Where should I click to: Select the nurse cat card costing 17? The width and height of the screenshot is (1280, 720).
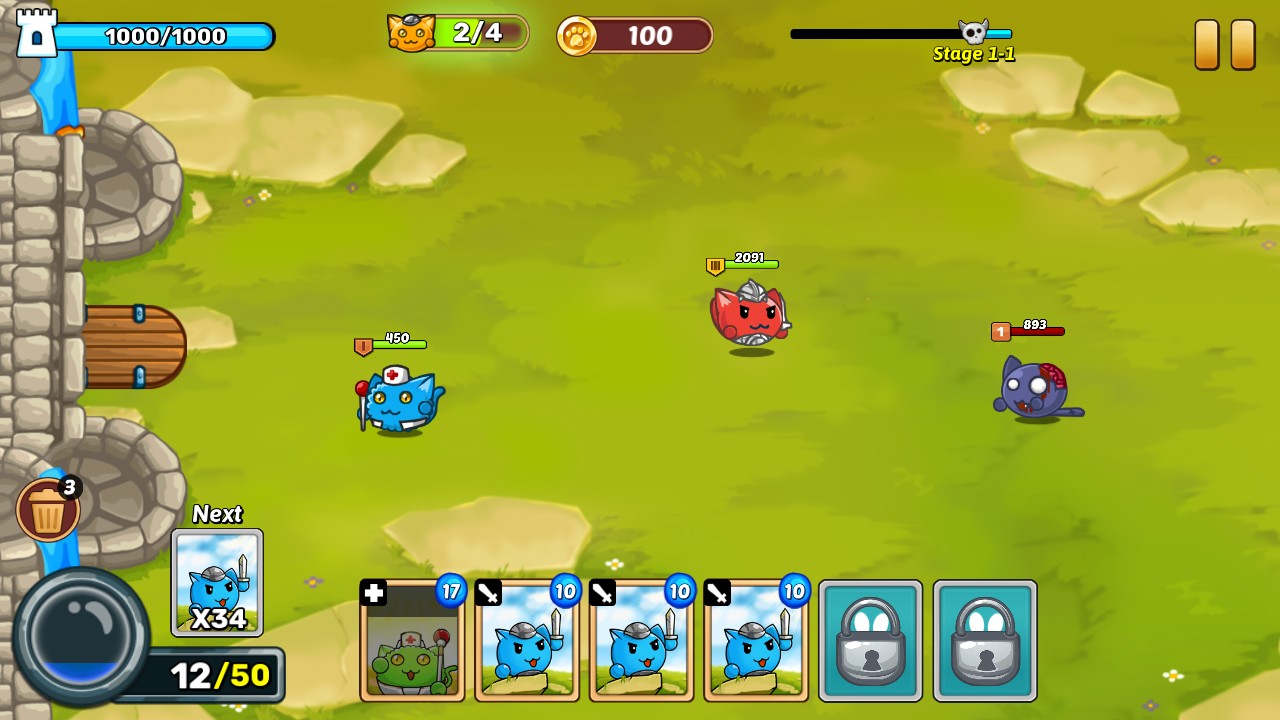[x=412, y=640]
